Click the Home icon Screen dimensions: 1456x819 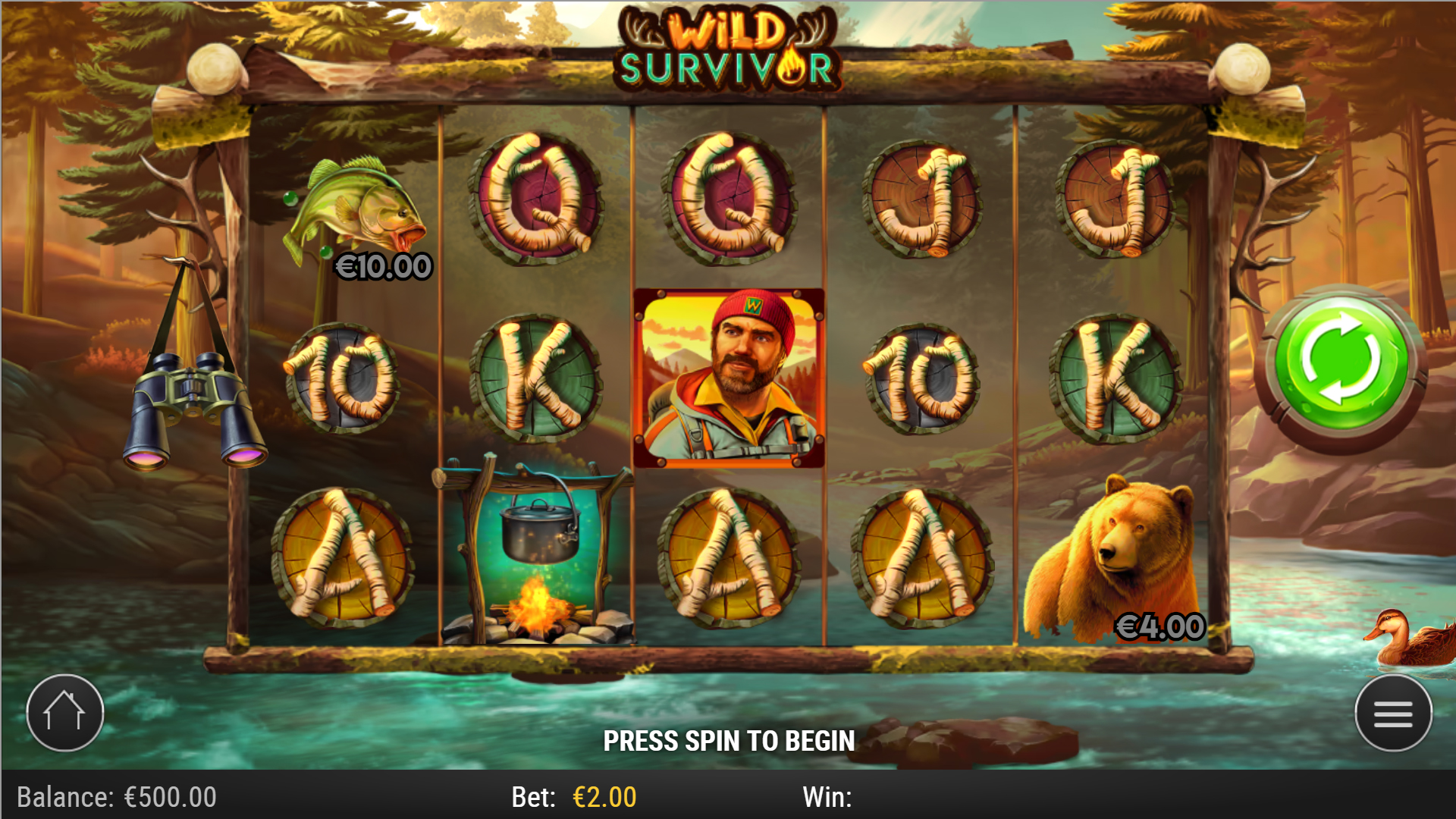tap(64, 711)
